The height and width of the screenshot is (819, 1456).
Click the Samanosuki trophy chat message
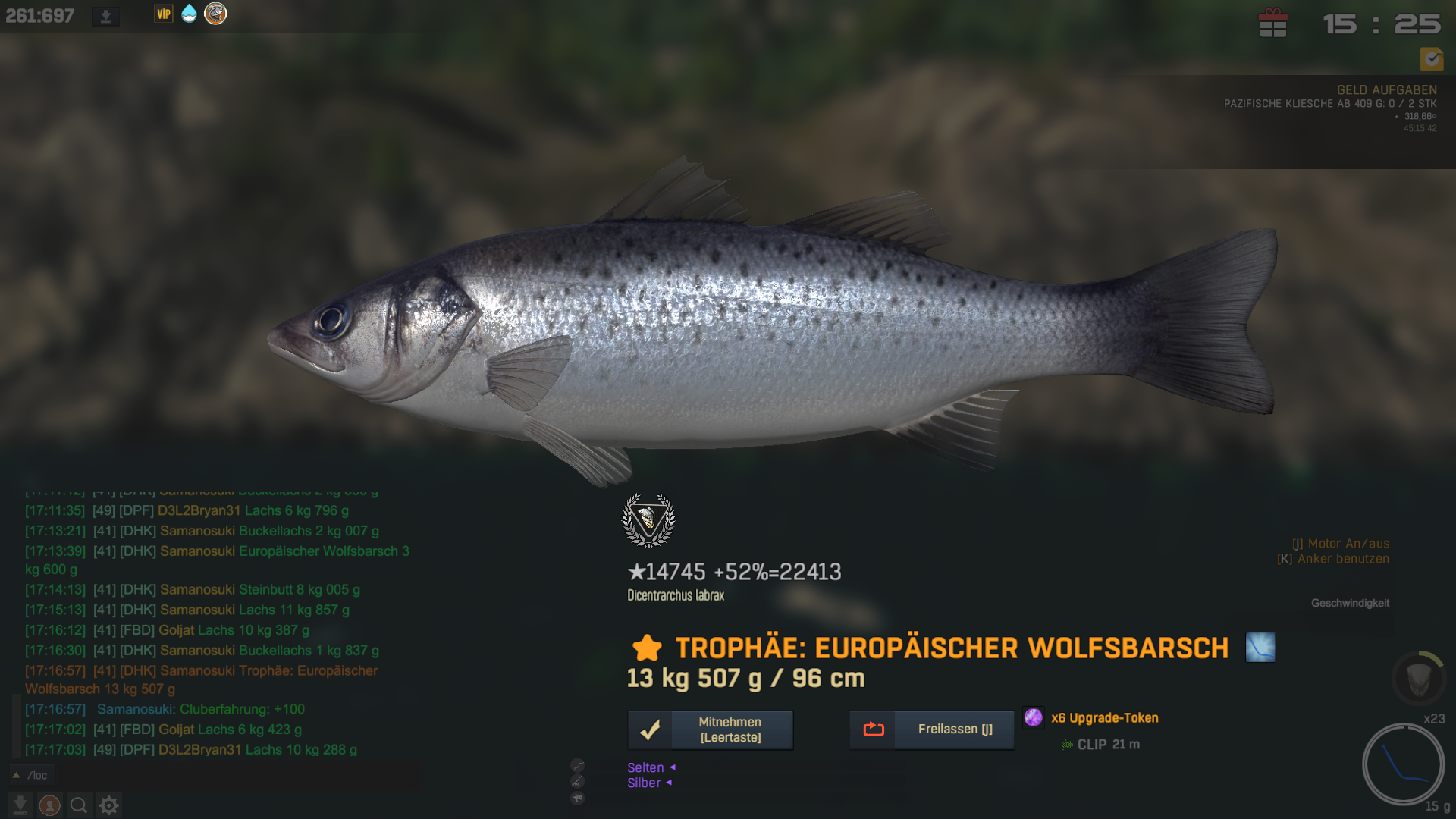201,679
